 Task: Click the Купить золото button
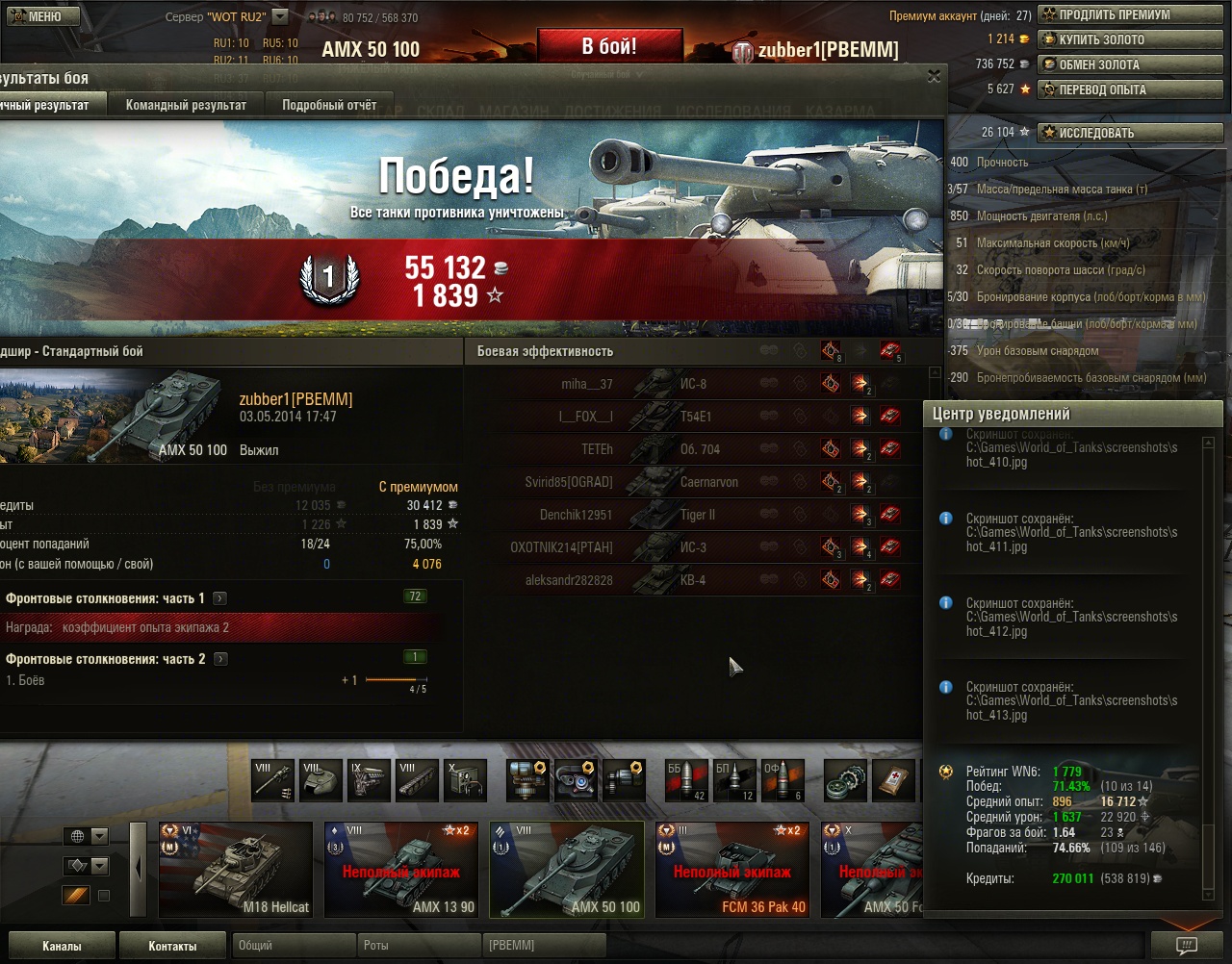point(1129,39)
